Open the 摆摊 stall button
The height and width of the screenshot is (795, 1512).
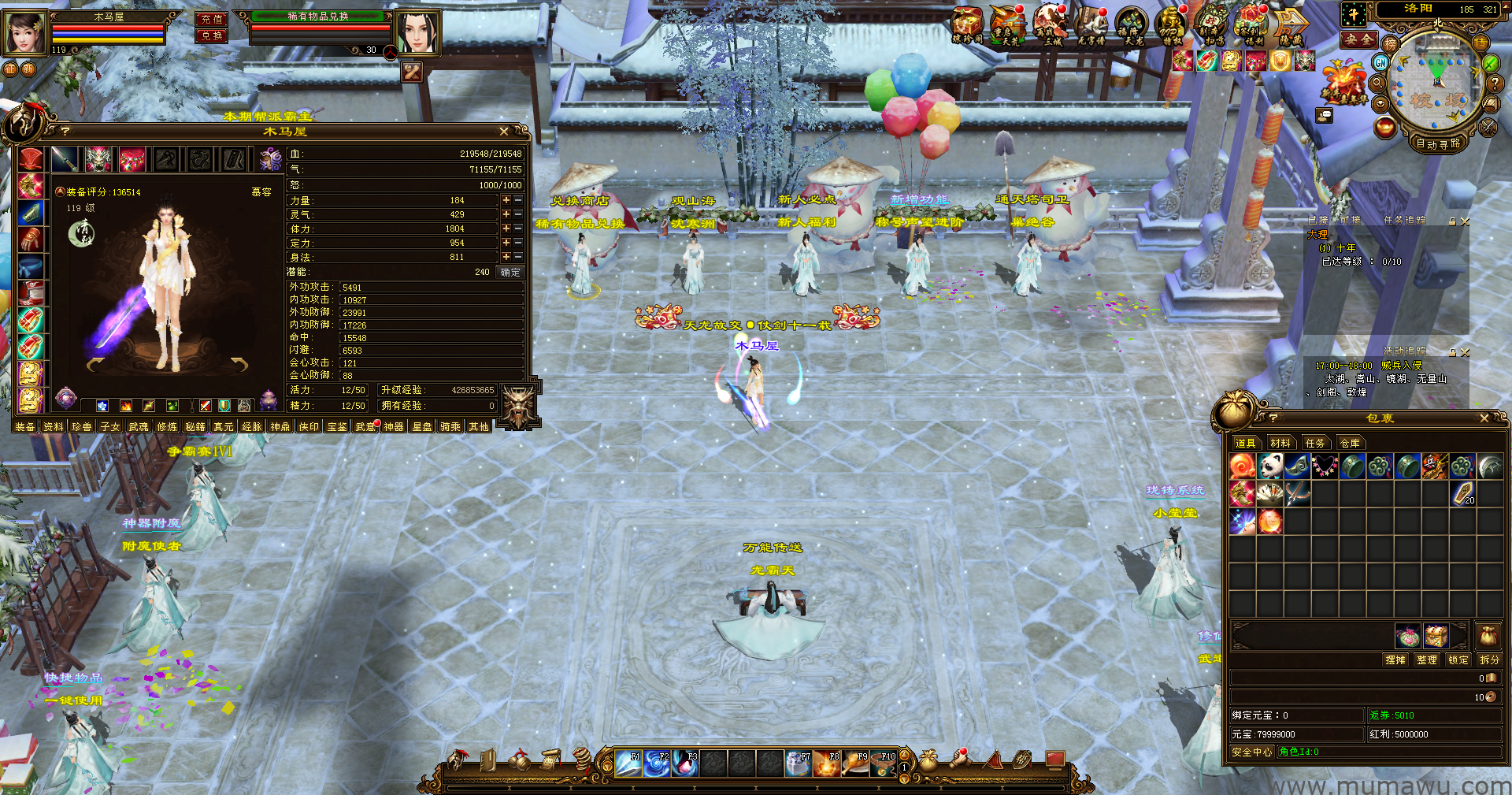[x=1395, y=659]
